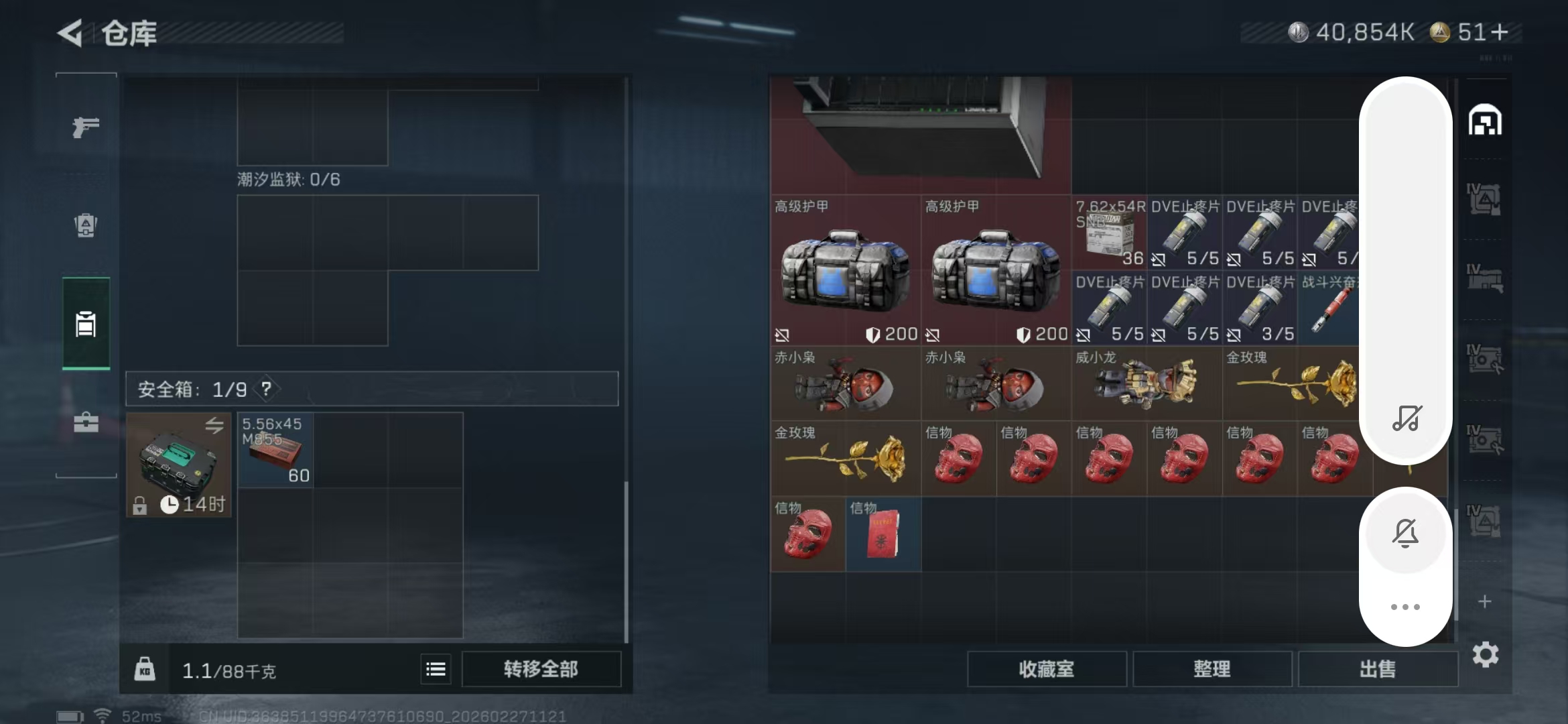Click the question mark help beside 安全箱 1/9

point(266,389)
